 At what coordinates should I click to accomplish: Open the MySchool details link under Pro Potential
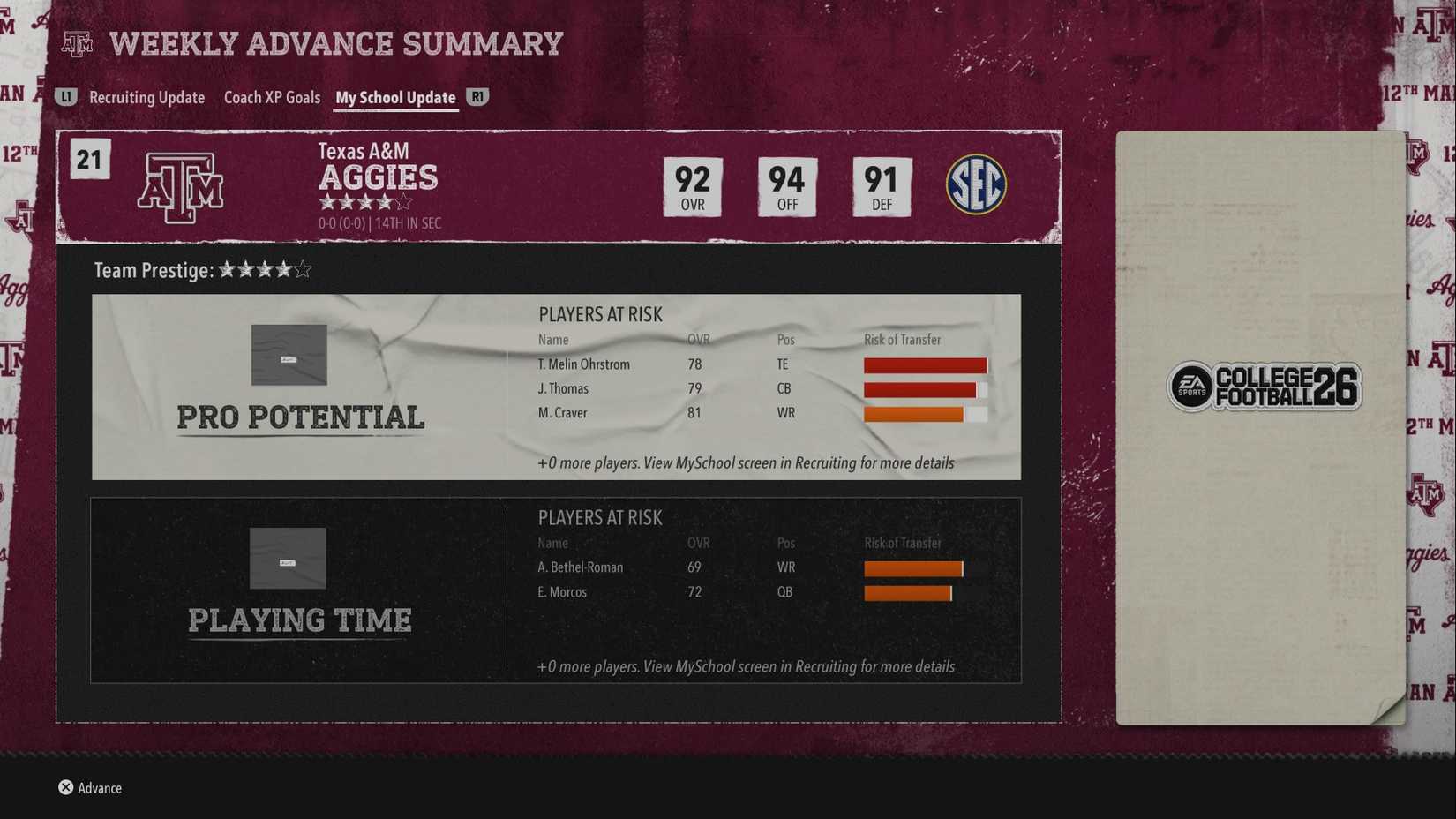[747, 462]
